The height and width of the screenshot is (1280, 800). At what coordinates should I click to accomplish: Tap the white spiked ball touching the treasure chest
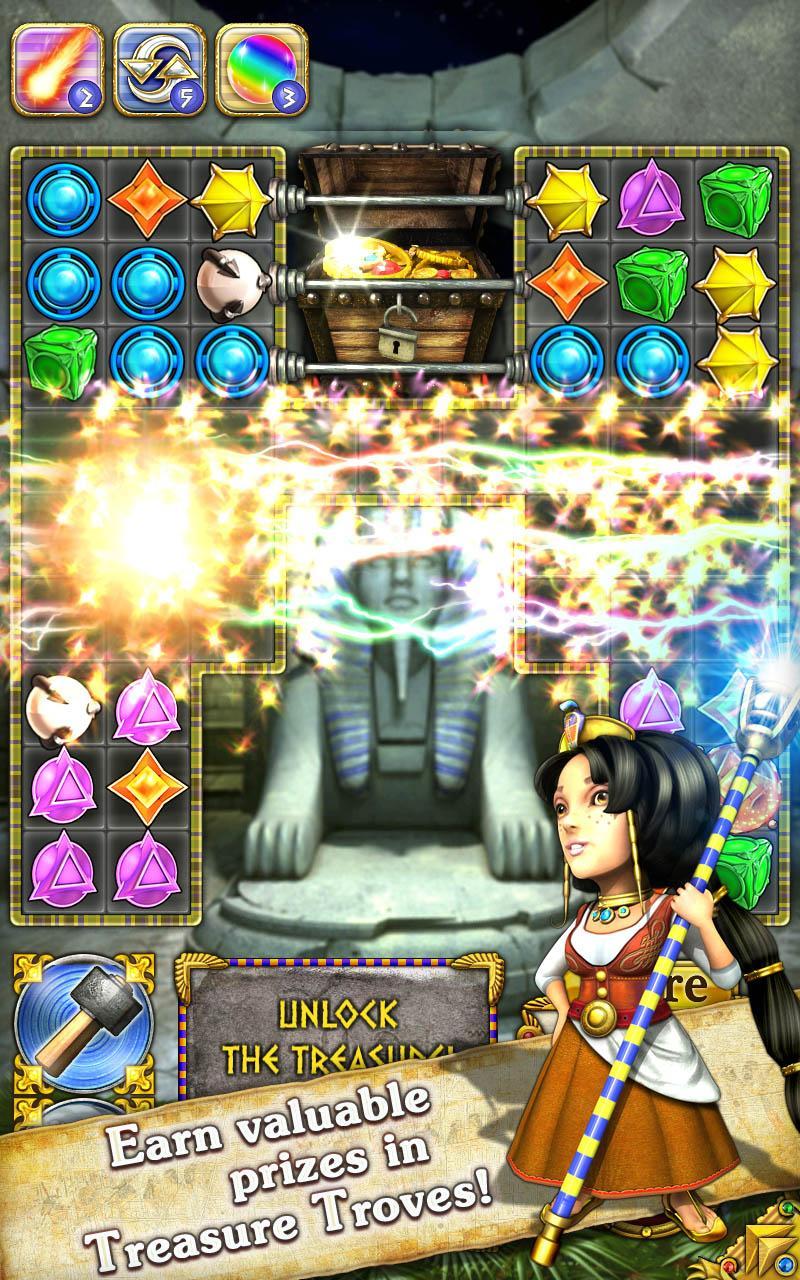(x=230, y=280)
